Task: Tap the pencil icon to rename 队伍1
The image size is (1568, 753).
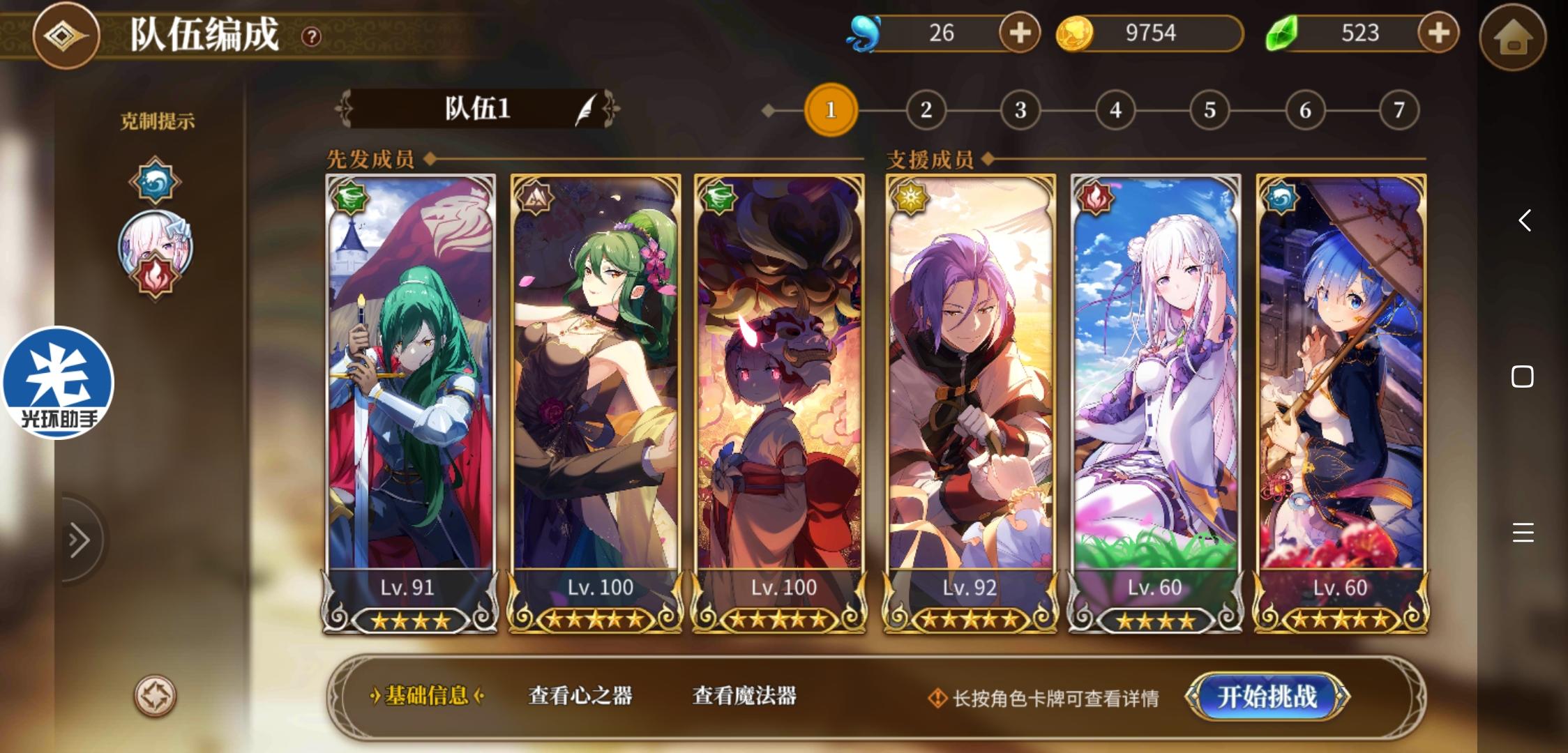Action: 584,109
